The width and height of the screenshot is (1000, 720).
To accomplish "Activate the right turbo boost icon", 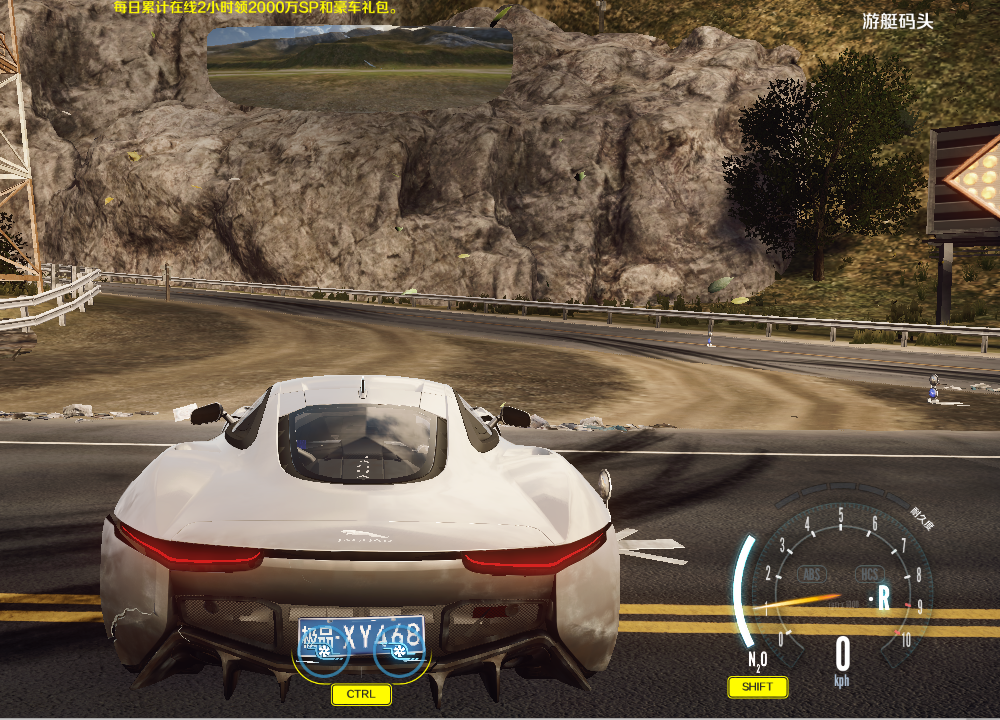I will pos(398,651).
